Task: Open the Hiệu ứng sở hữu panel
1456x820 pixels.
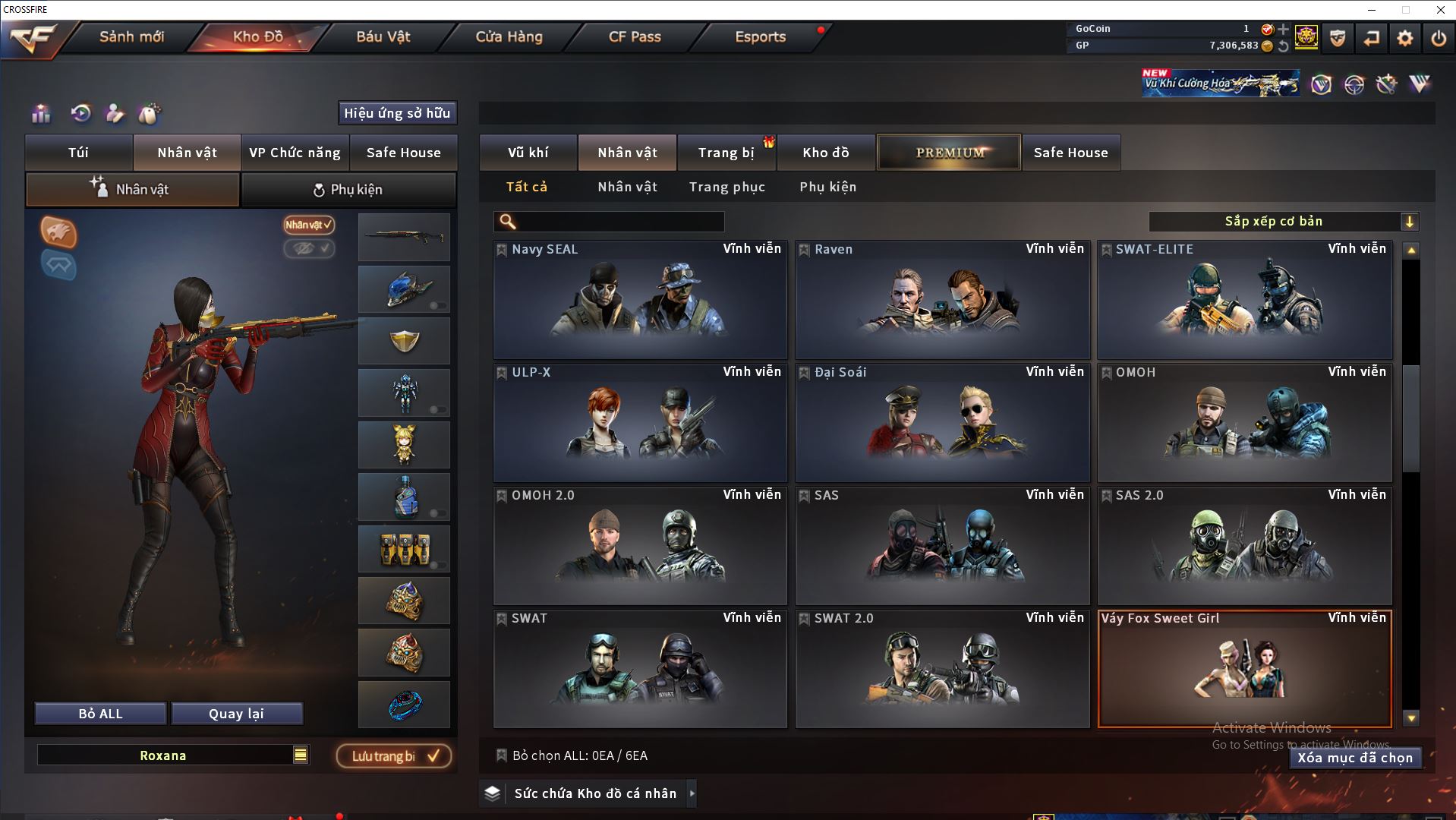Action: 397,113
